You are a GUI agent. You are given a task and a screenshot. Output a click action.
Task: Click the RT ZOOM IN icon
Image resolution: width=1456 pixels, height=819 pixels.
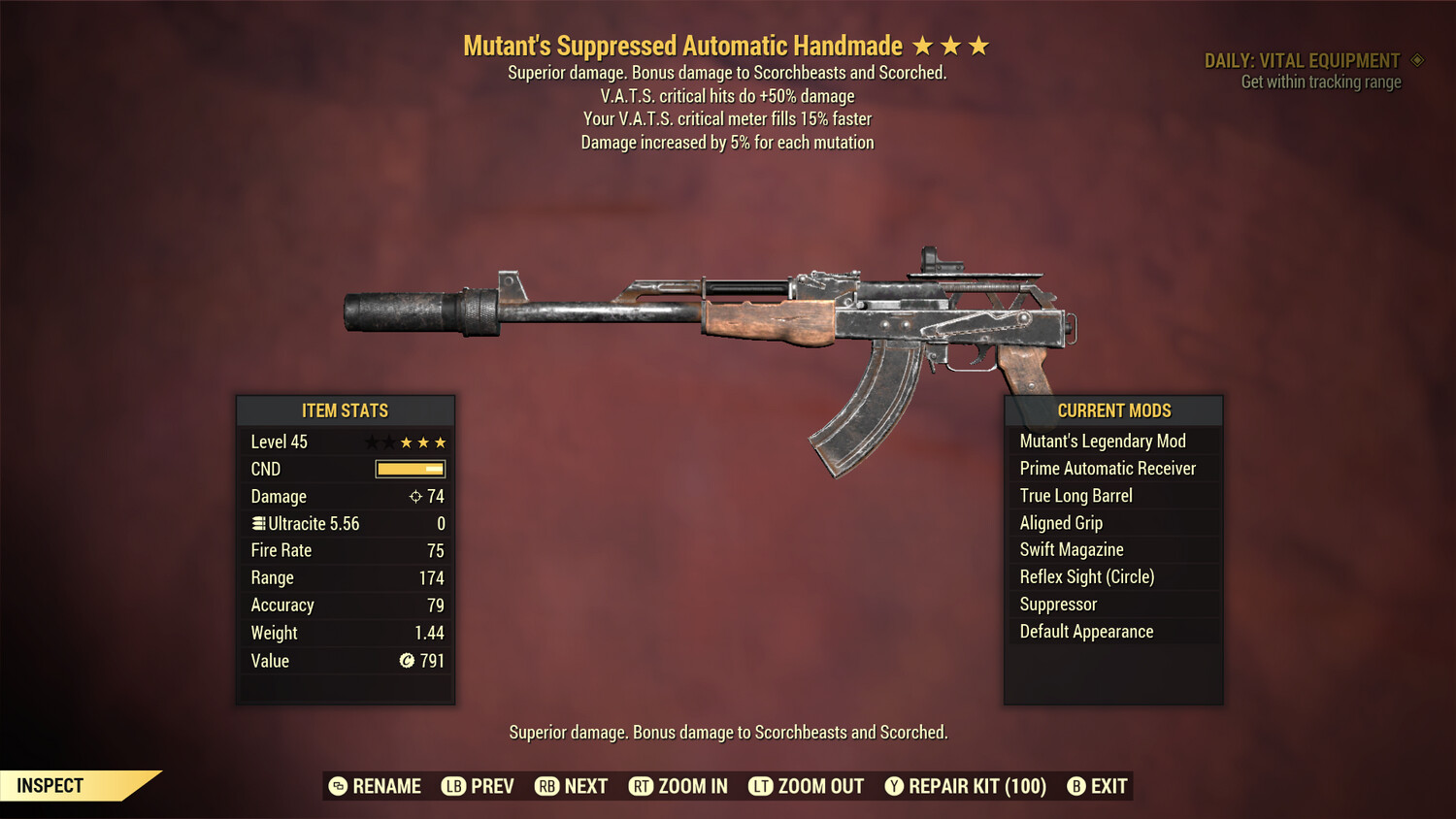pyautogui.click(x=641, y=786)
